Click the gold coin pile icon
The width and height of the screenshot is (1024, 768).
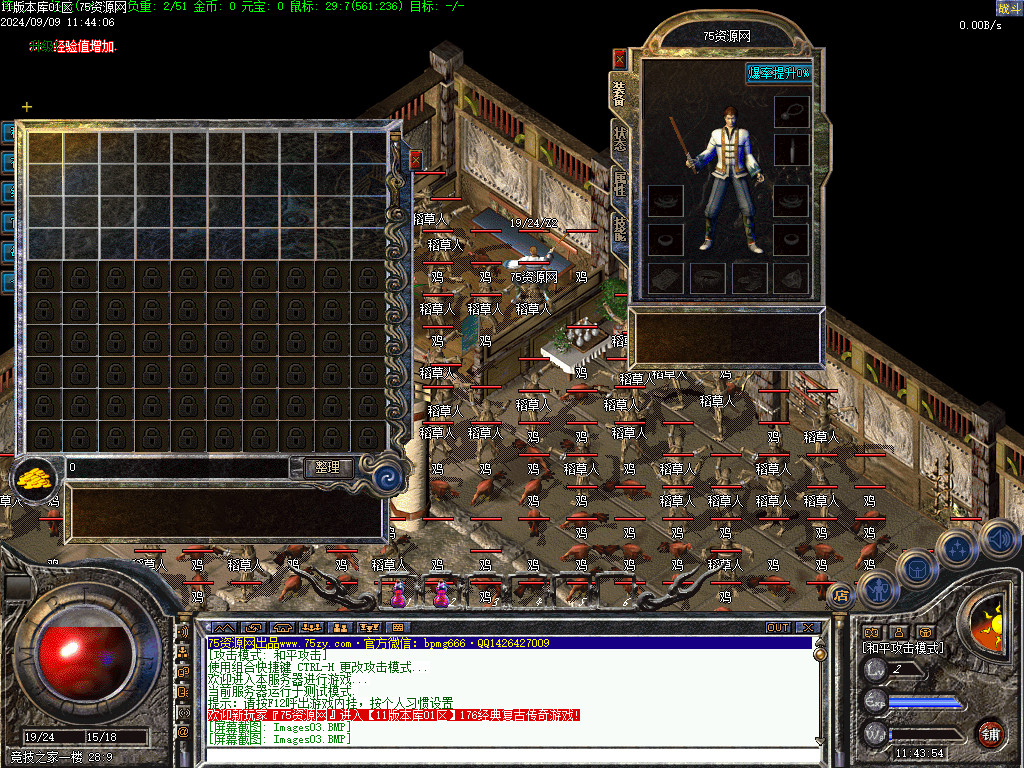click(37, 478)
